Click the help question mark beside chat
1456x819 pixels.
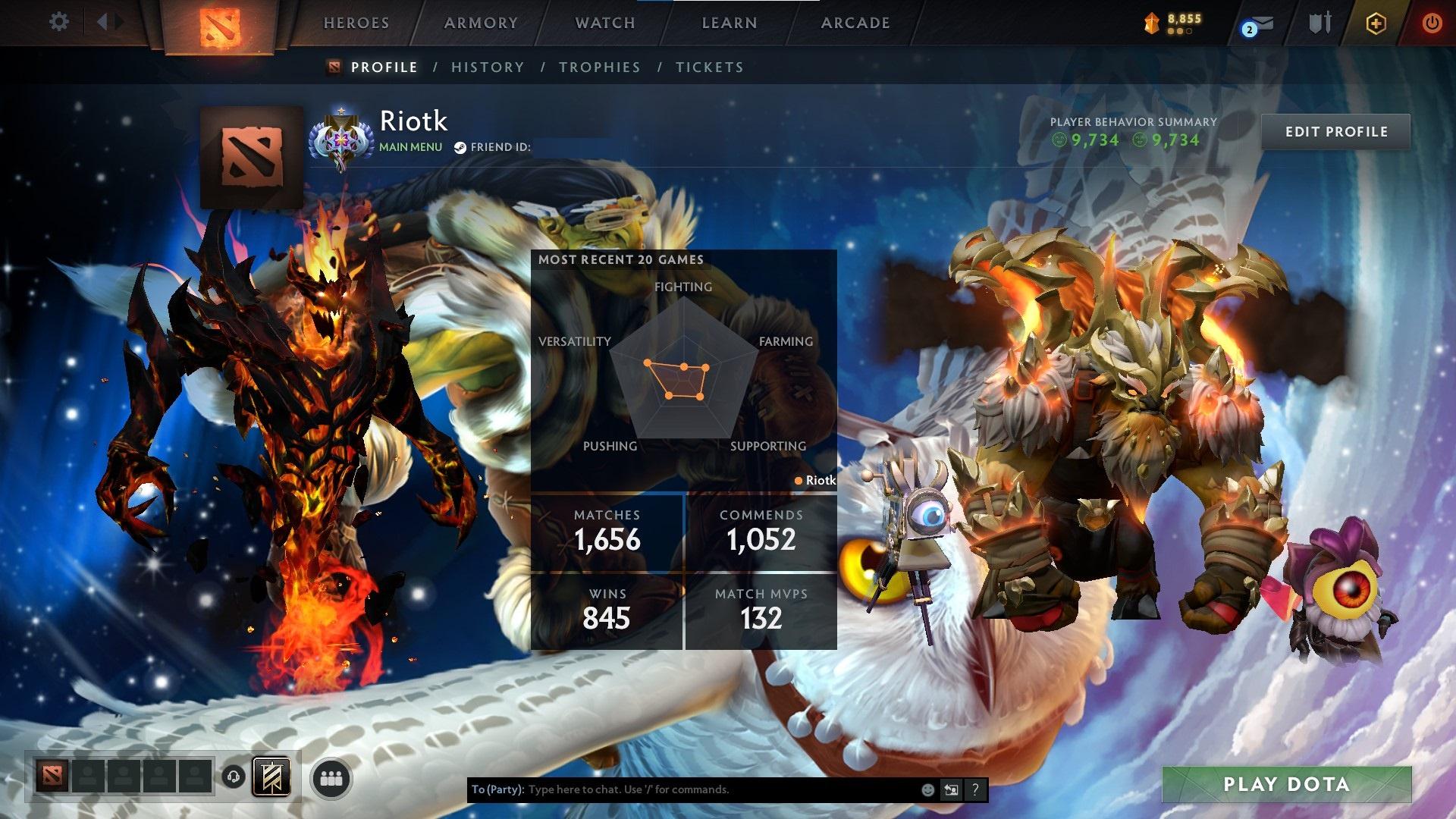(x=974, y=789)
